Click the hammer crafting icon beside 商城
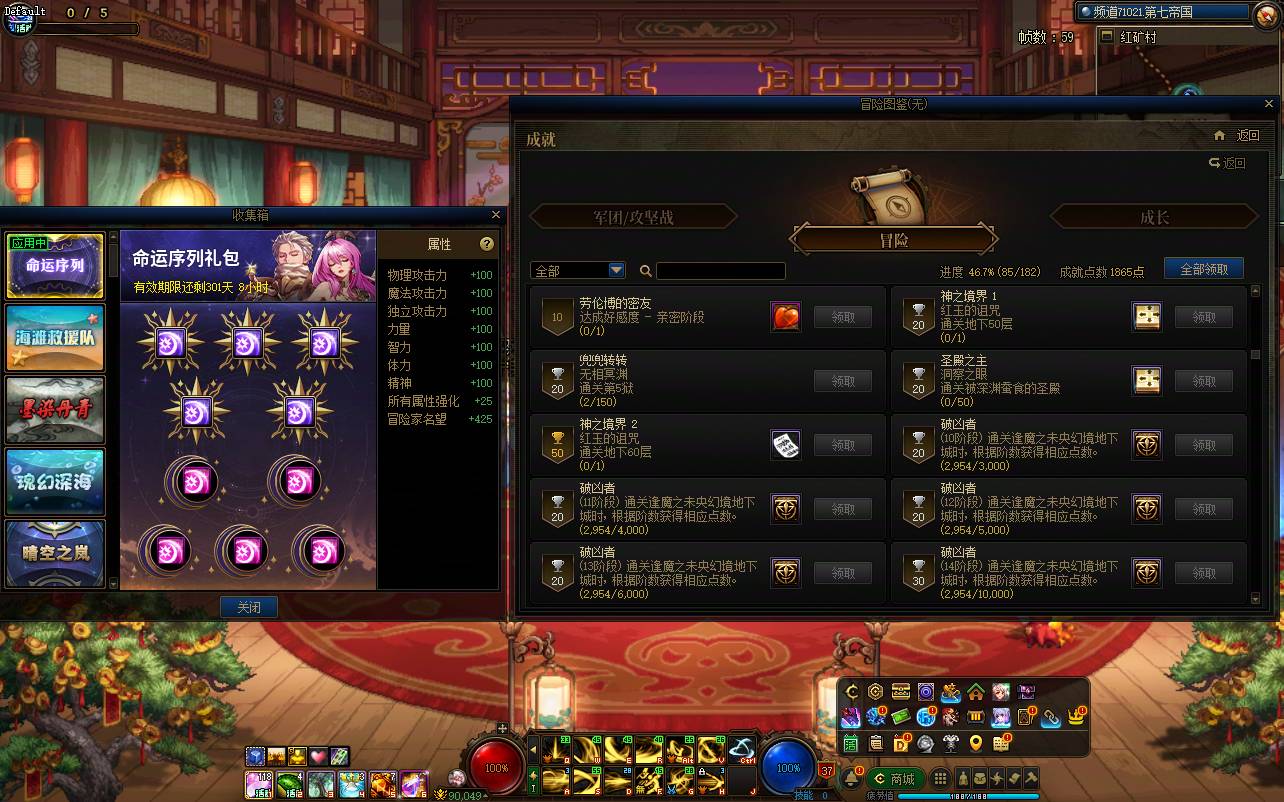The height and width of the screenshot is (802, 1284). pyautogui.click(x=1029, y=778)
